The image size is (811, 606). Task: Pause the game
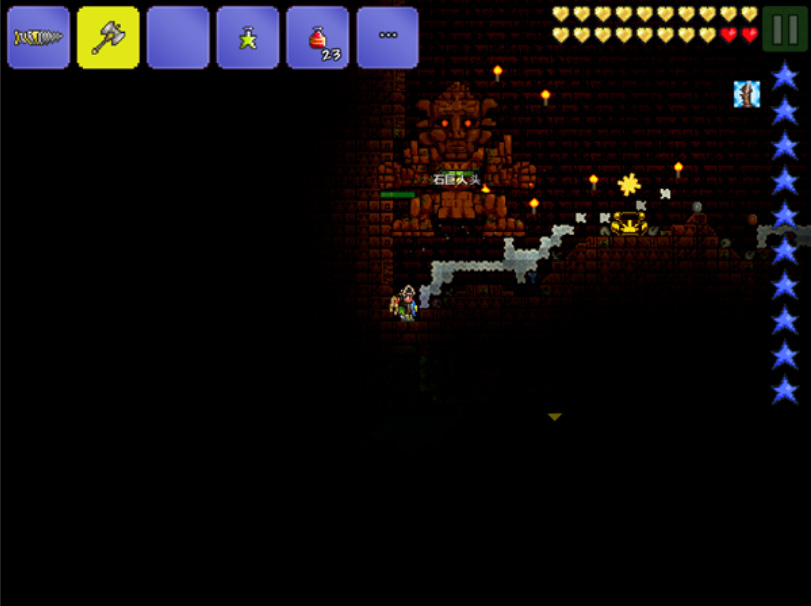point(785,28)
